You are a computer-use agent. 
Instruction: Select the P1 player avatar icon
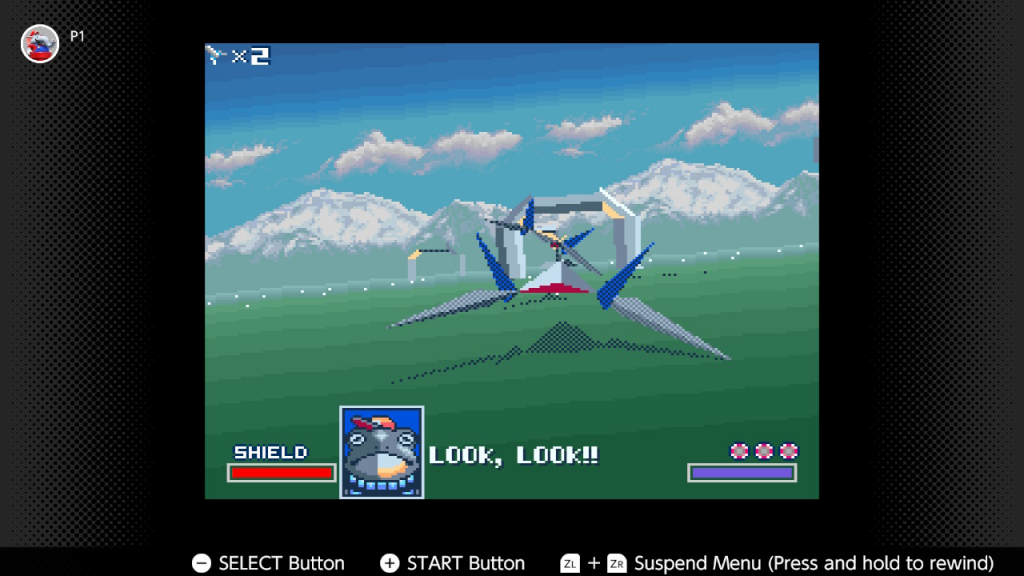tap(40, 43)
